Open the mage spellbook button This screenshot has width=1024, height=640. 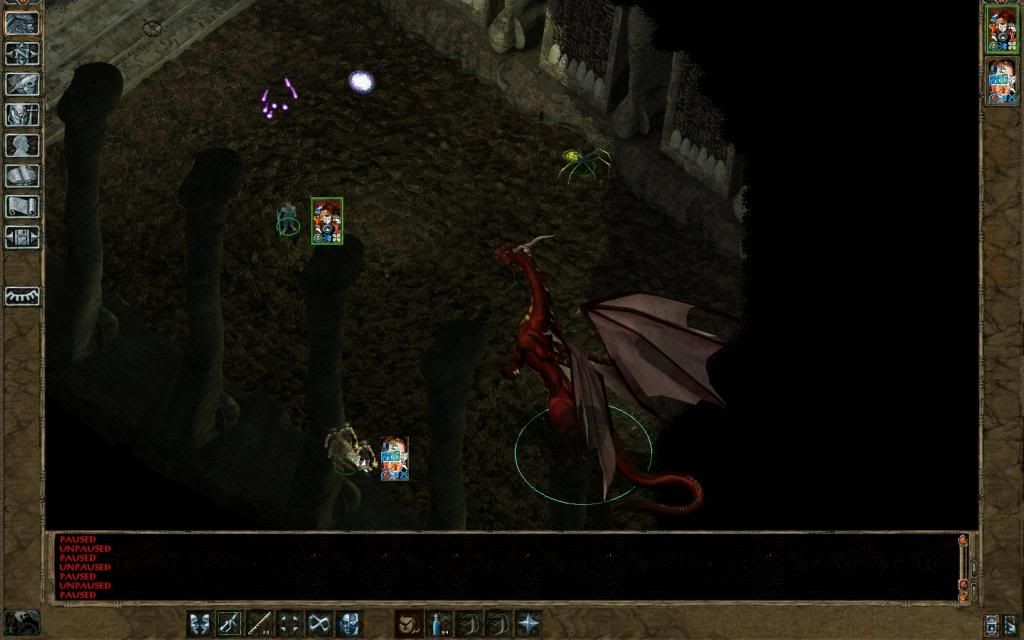[x=22, y=176]
